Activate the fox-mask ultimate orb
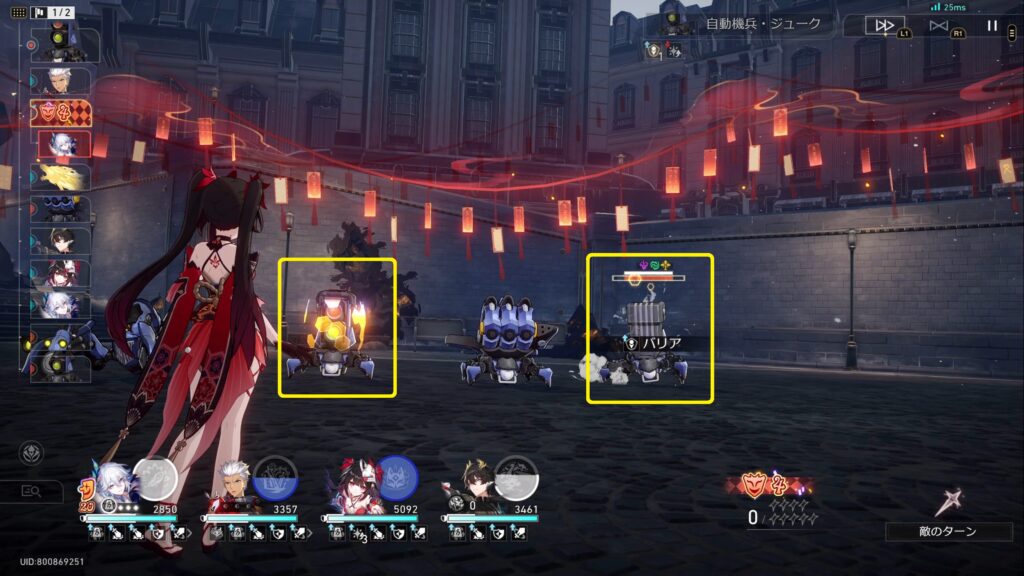 pos(396,477)
